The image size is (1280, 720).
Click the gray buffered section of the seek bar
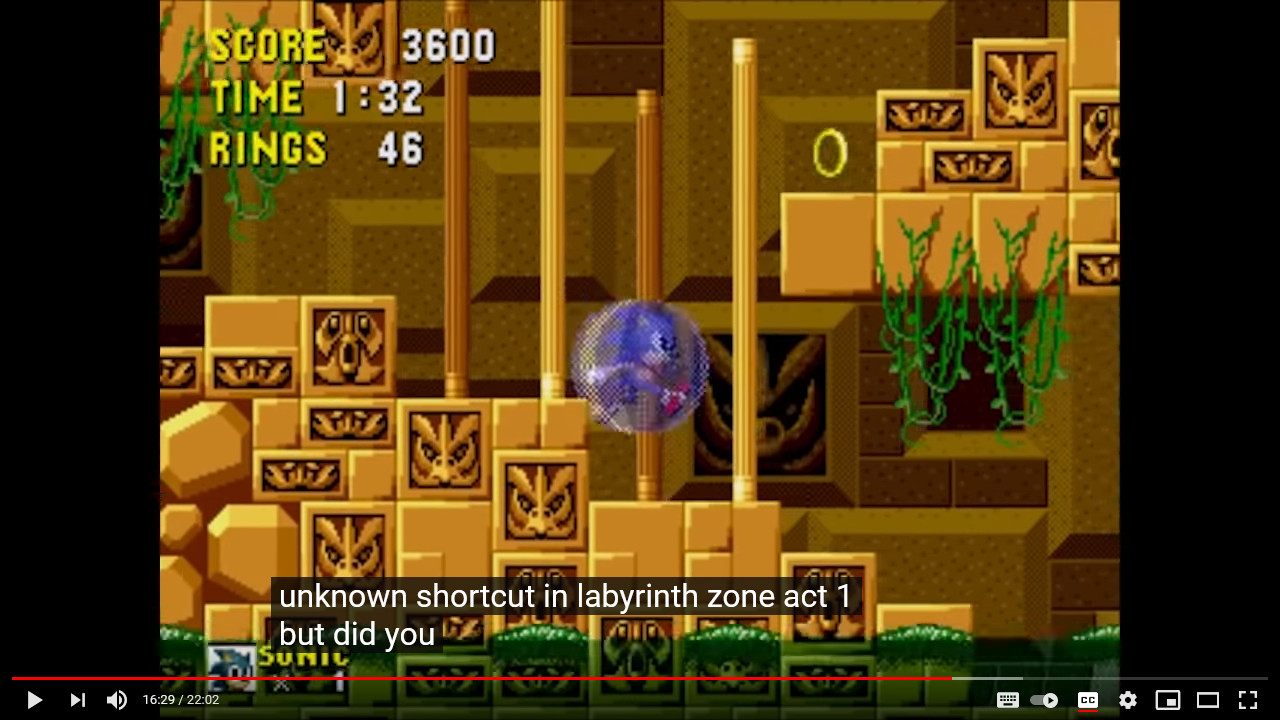[990, 677]
